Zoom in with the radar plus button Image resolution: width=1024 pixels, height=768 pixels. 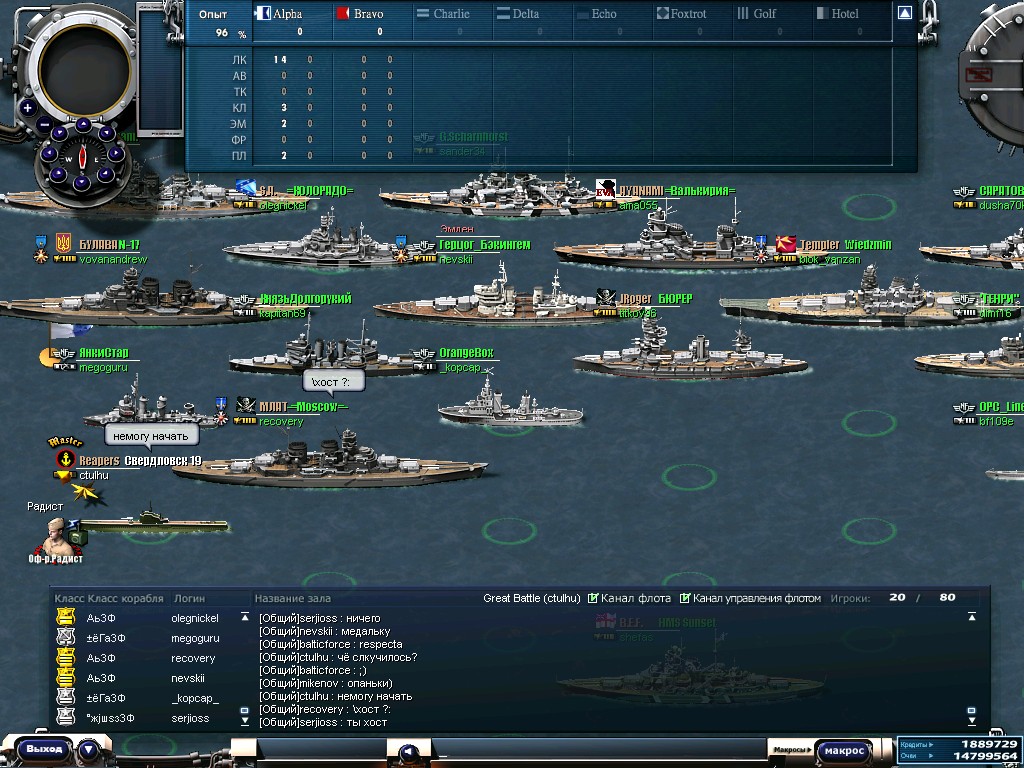[28, 108]
